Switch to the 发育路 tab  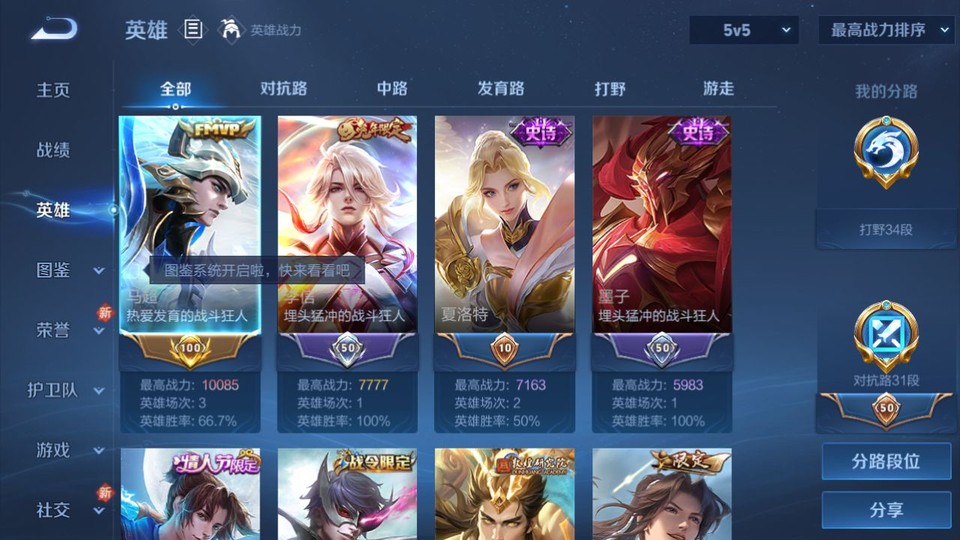click(501, 88)
